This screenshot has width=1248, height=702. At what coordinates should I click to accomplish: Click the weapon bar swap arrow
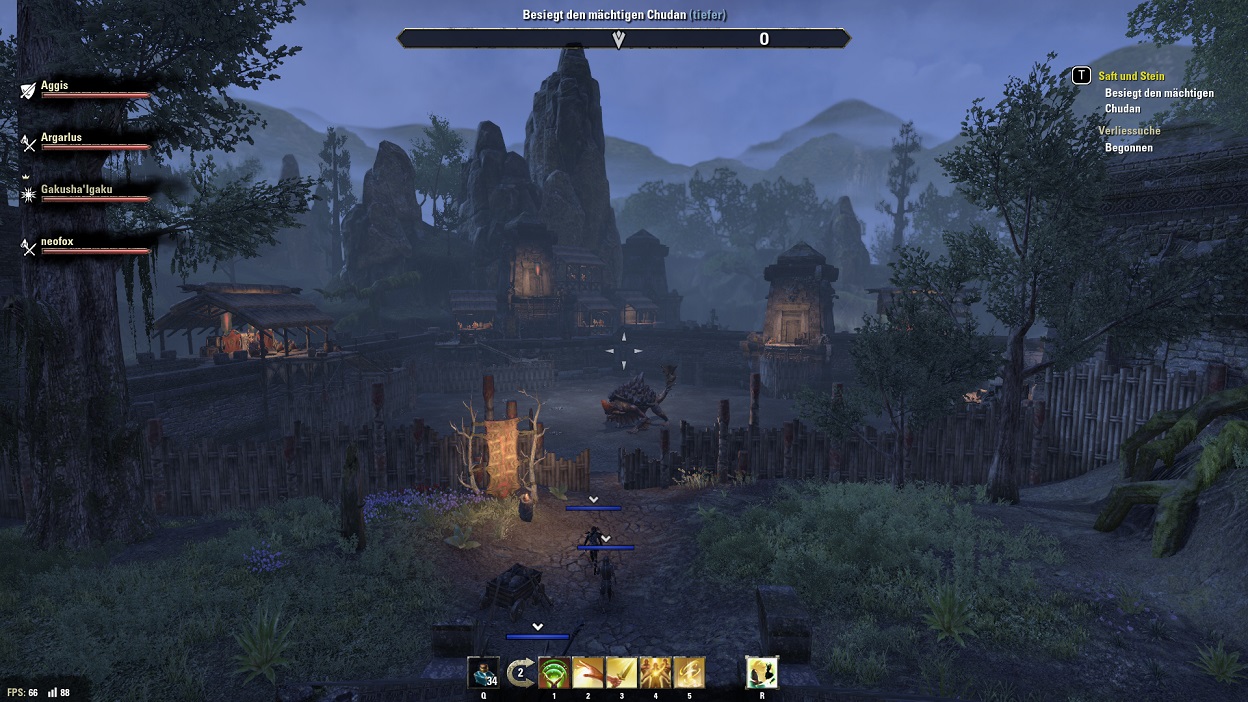coord(520,672)
